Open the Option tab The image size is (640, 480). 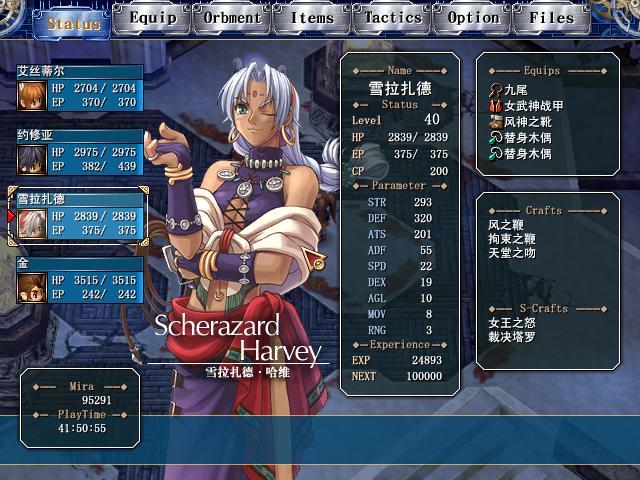pyautogui.click(x=473, y=18)
